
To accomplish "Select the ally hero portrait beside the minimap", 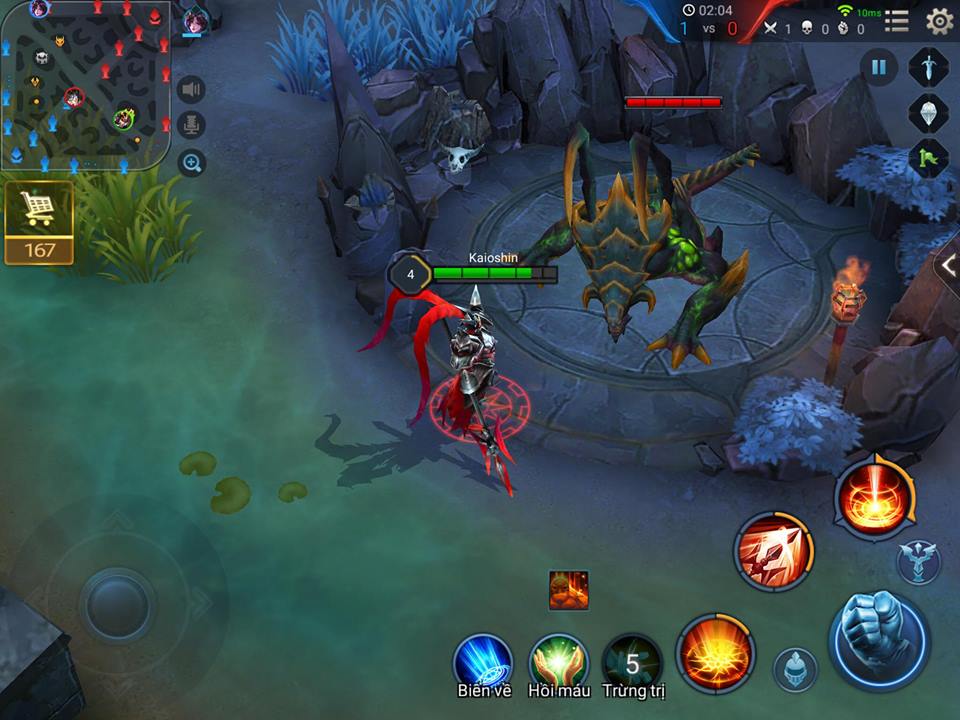I will (195, 22).
